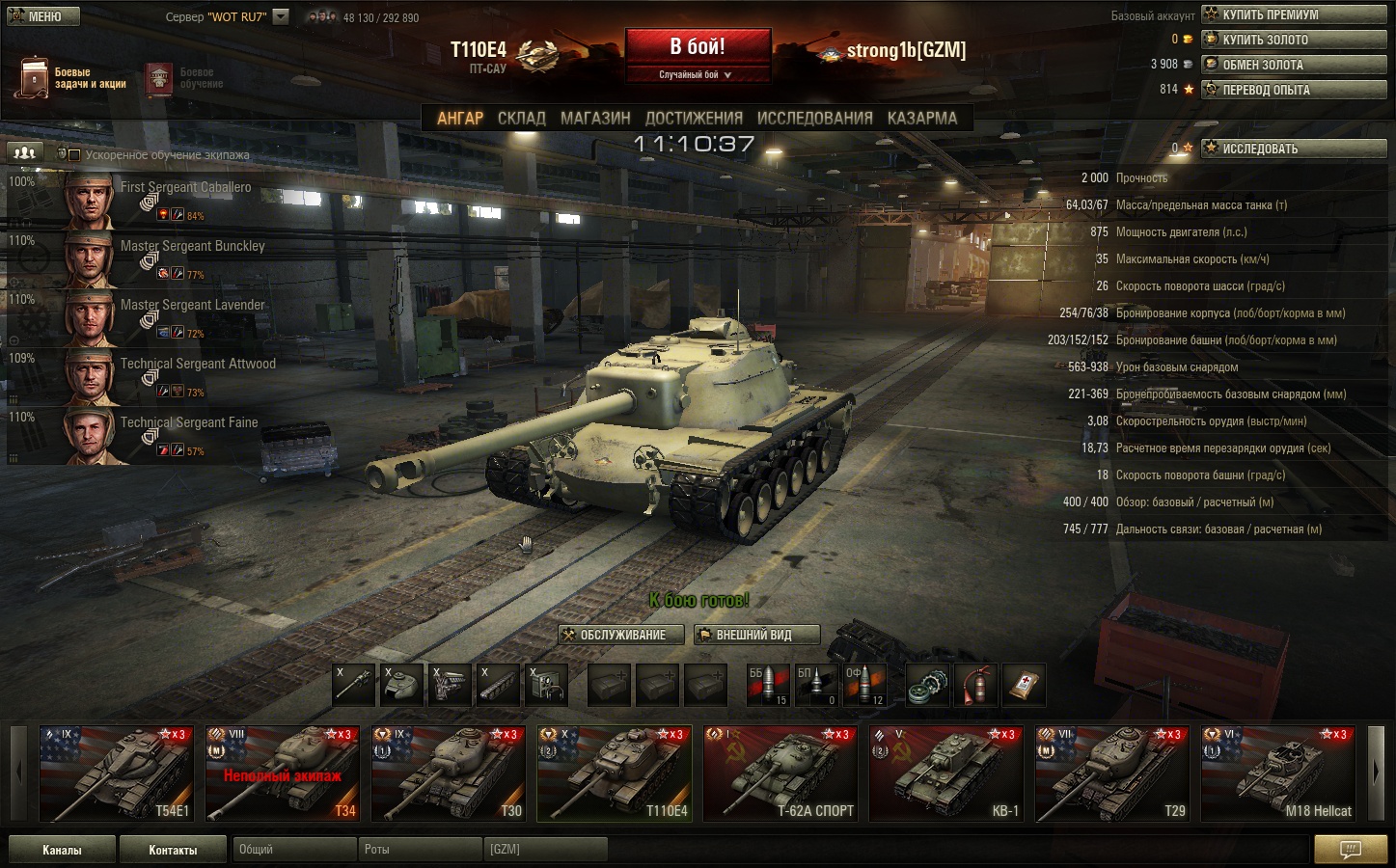Image resolution: width=1396 pixels, height=868 pixels.
Task: Open the Каналы chat channels
Action: coord(62,850)
